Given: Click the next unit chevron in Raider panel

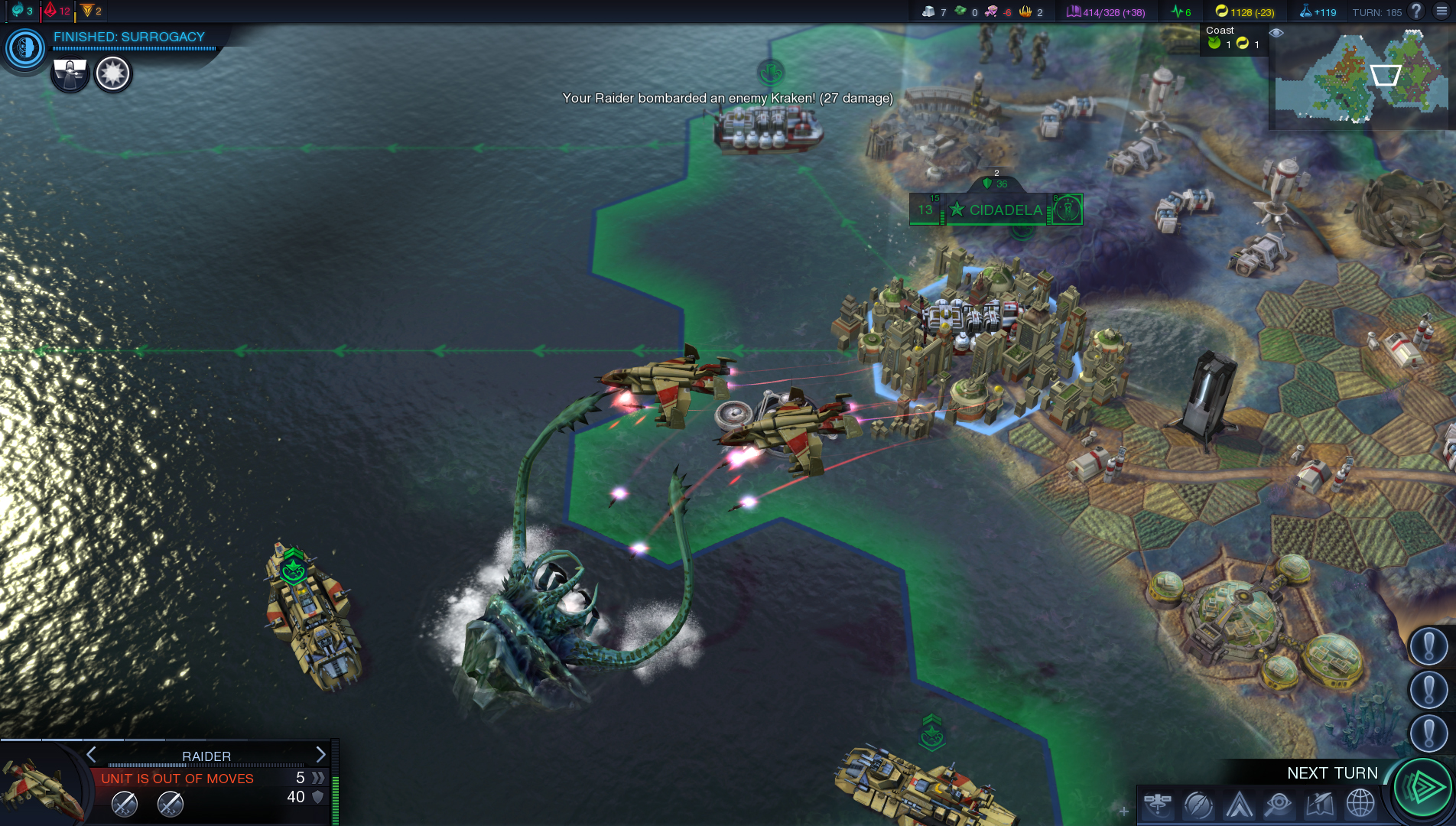Looking at the screenshot, I should [x=321, y=755].
